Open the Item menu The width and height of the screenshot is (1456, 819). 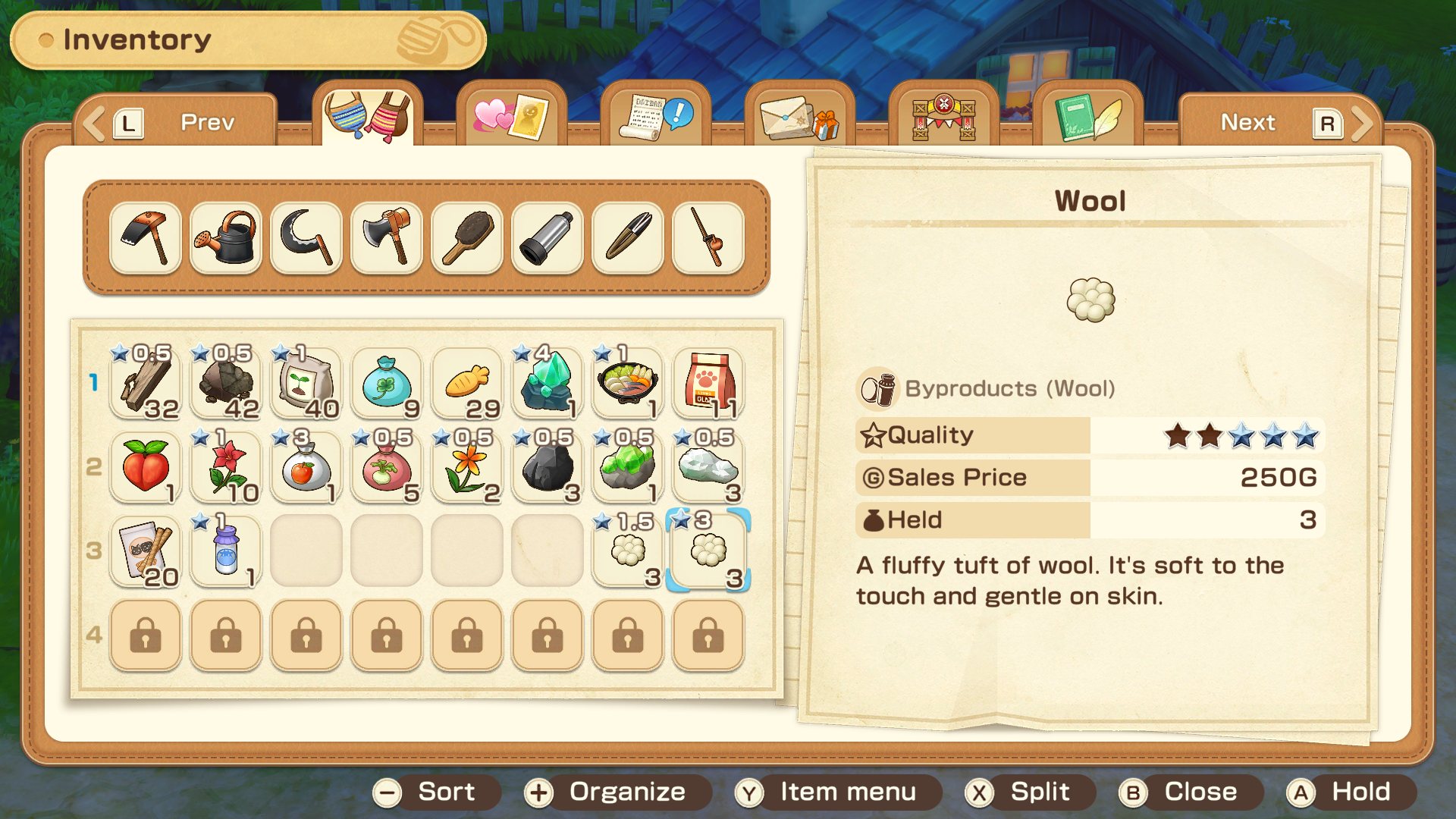click(838, 792)
